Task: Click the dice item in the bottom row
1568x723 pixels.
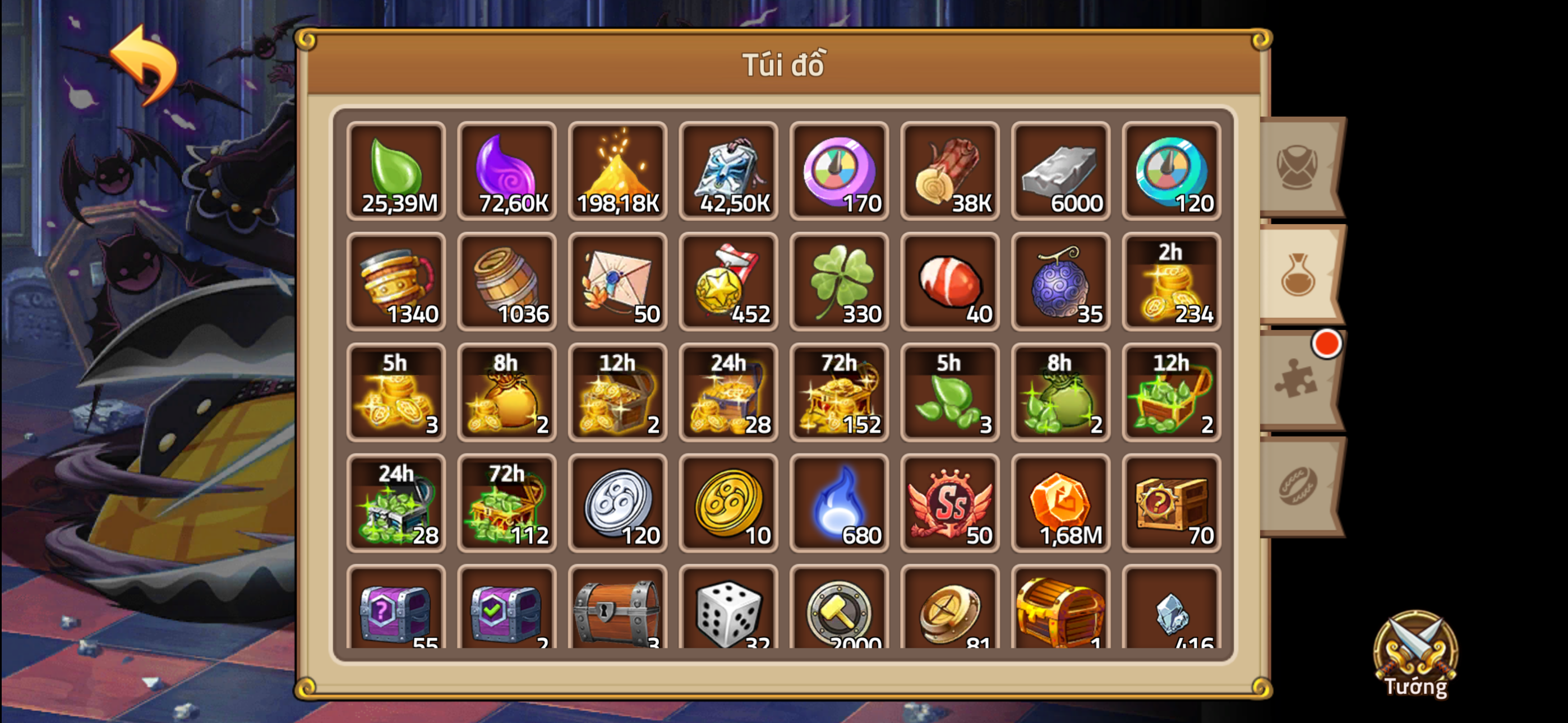Action: point(728,615)
